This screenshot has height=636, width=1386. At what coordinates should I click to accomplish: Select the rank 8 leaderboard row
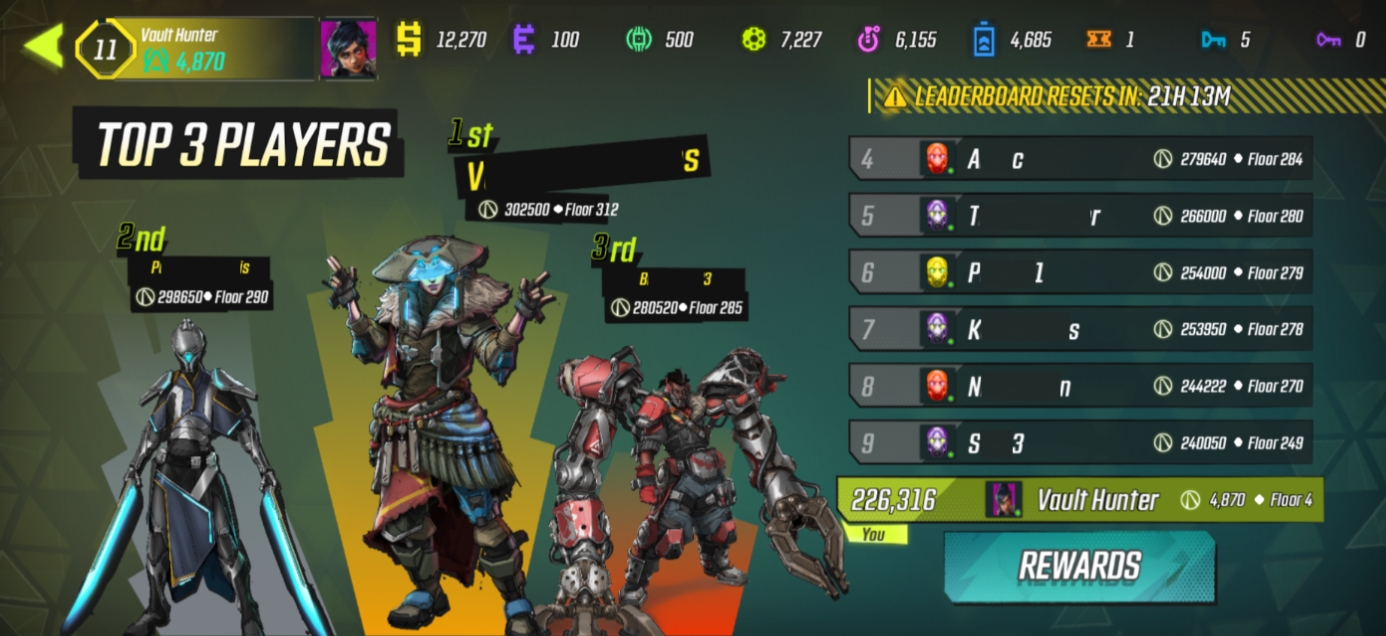(x=1080, y=386)
